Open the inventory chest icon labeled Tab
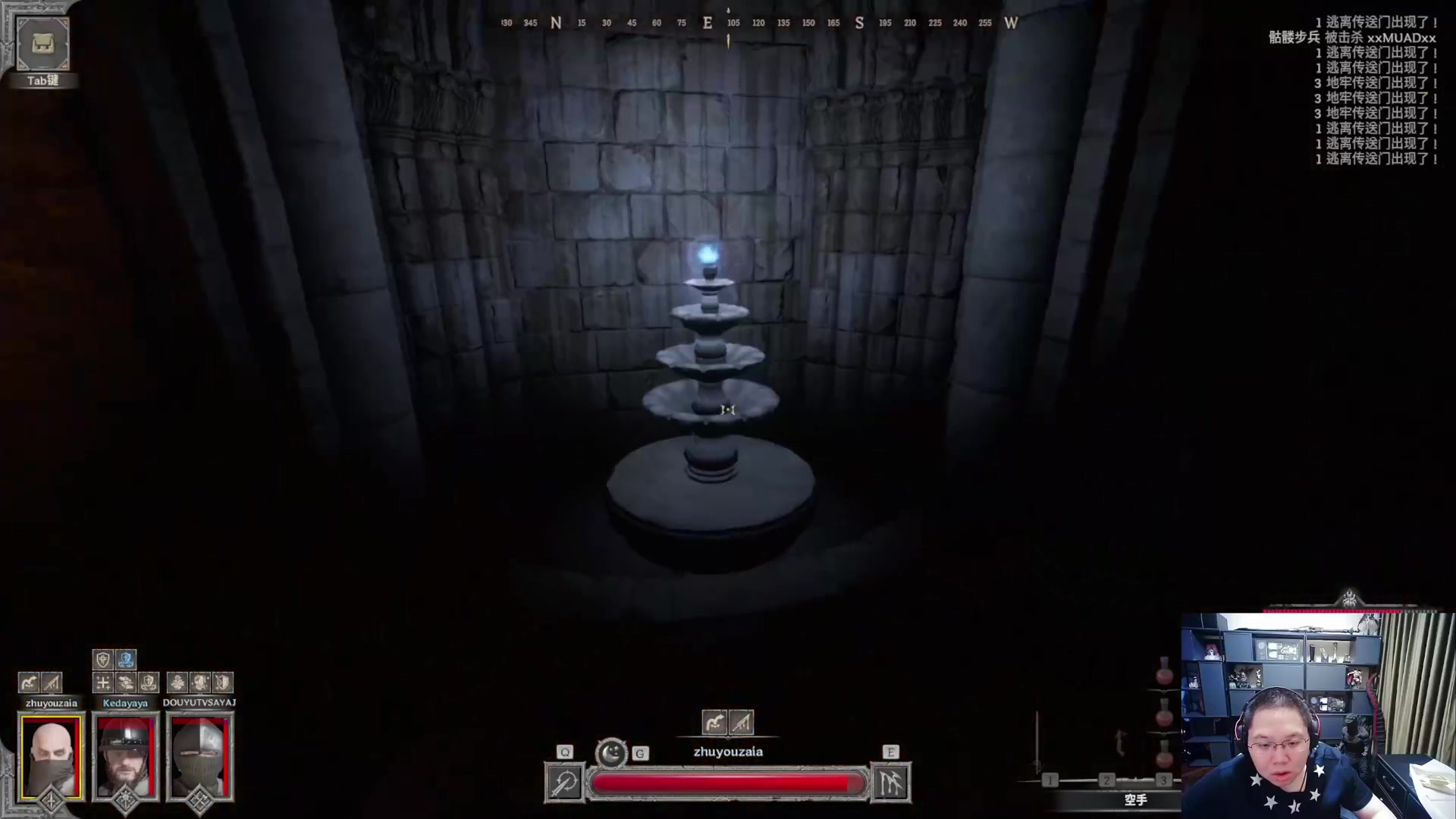This screenshot has height=819, width=1456. [x=42, y=44]
